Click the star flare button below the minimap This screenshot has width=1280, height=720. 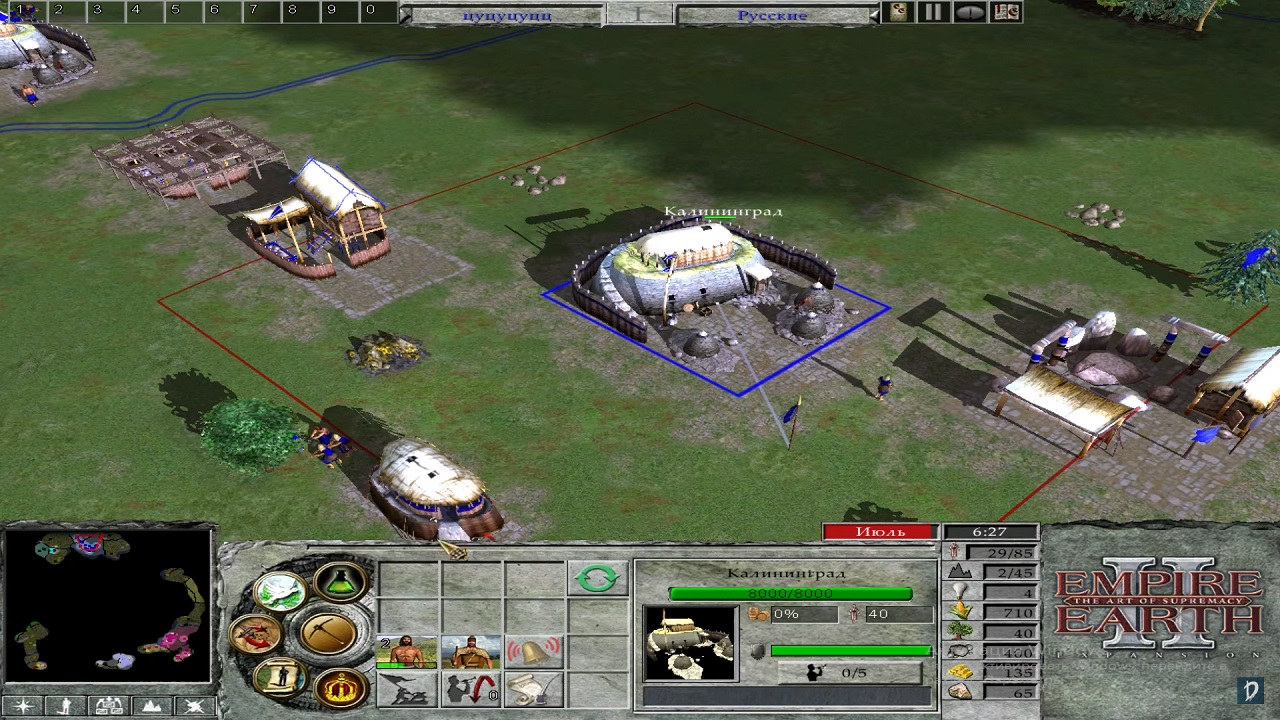tap(22, 706)
